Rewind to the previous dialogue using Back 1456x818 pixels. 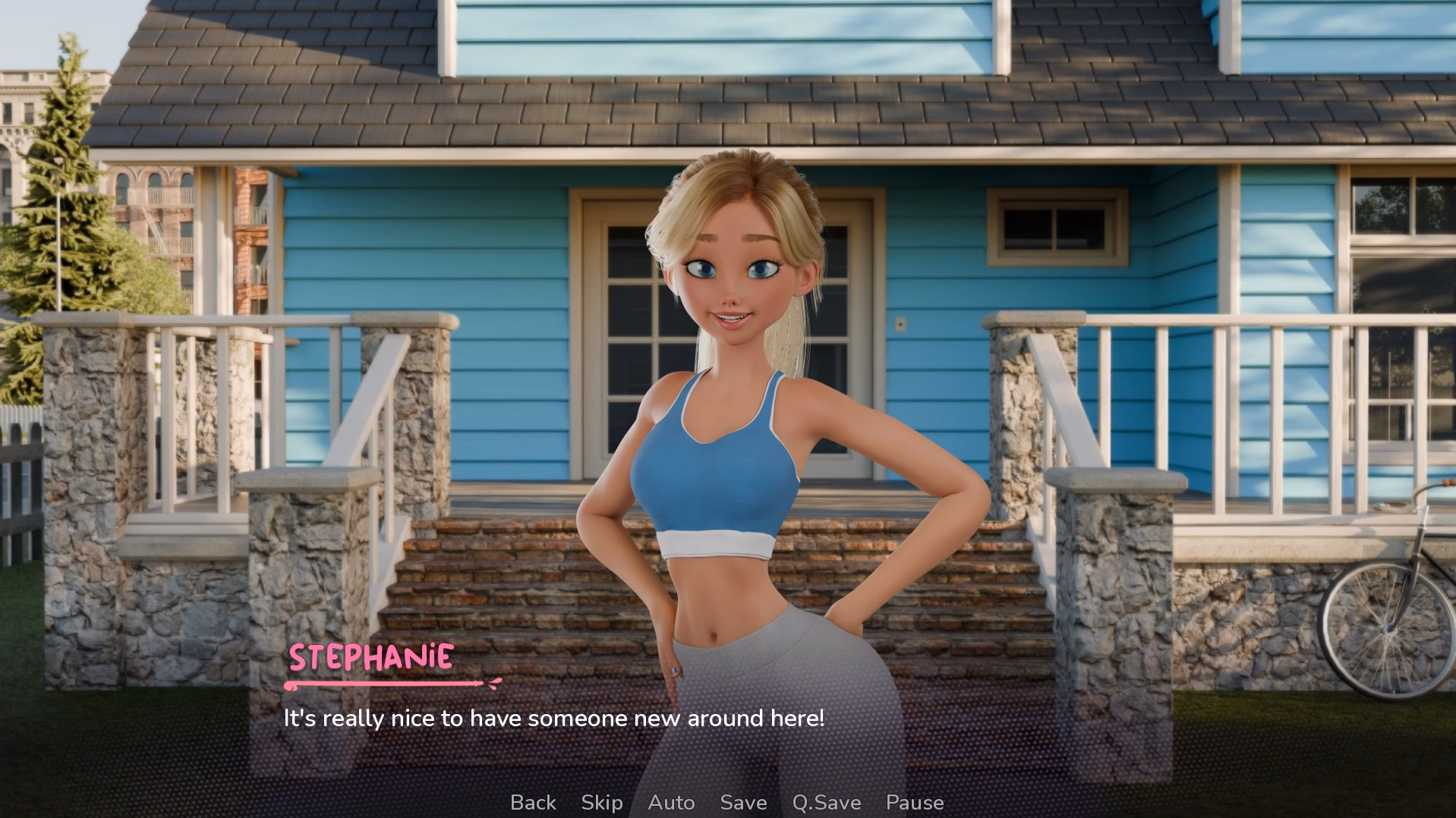coord(534,802)
